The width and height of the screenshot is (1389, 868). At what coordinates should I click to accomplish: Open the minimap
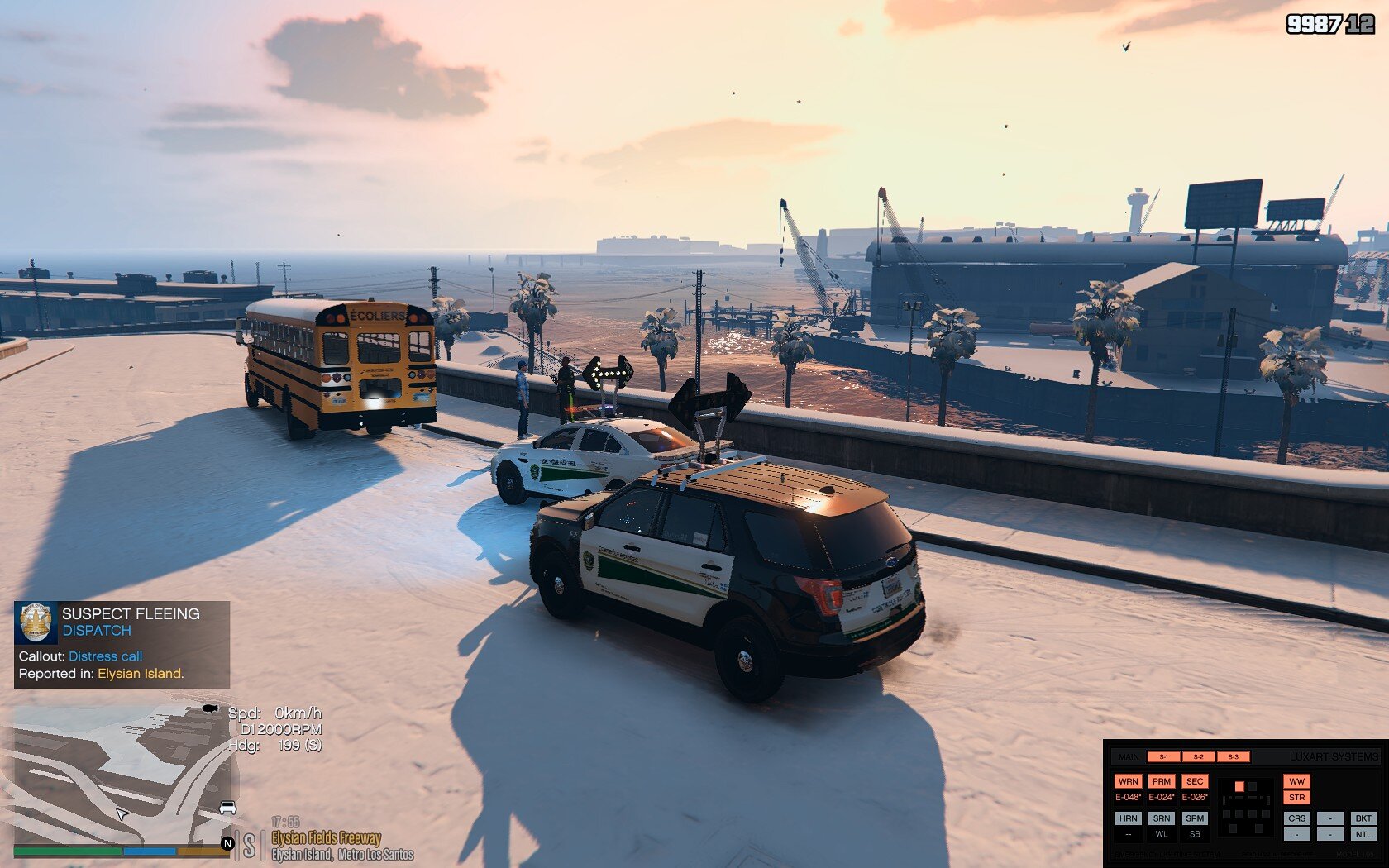[120, 773]
